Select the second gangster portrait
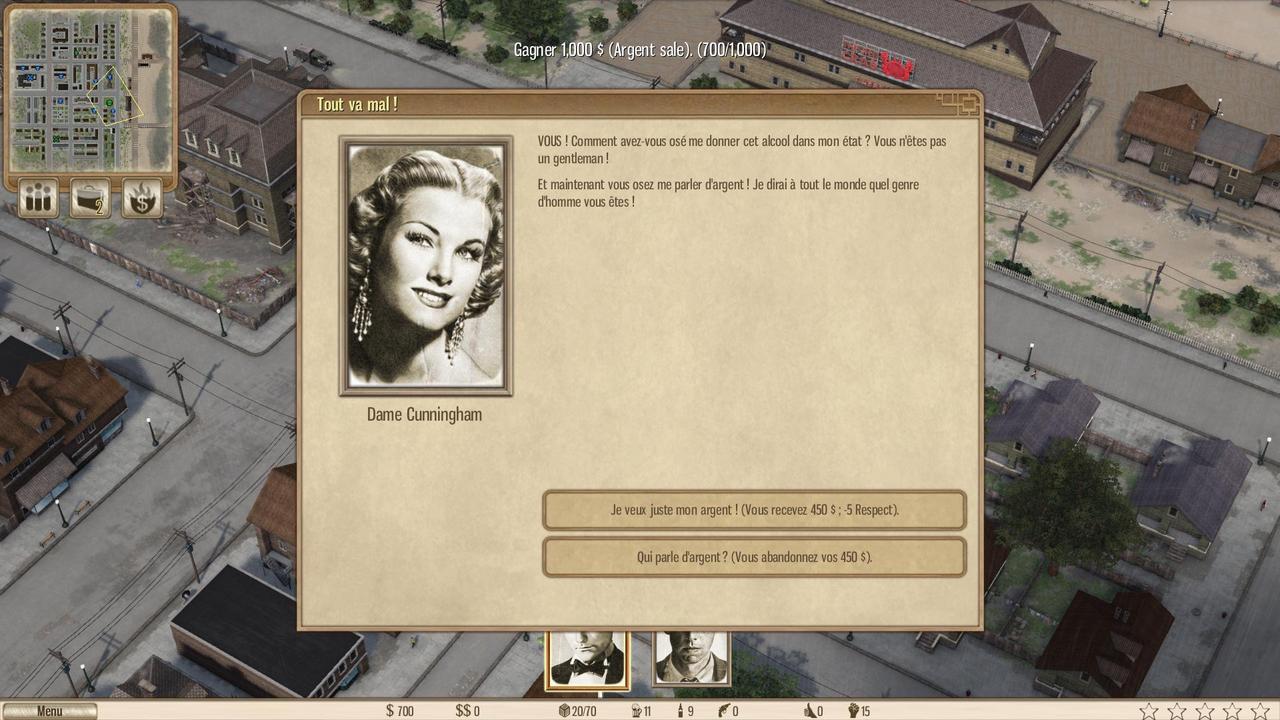Viewport: 1280px width, 720px height. pos(691,659)
